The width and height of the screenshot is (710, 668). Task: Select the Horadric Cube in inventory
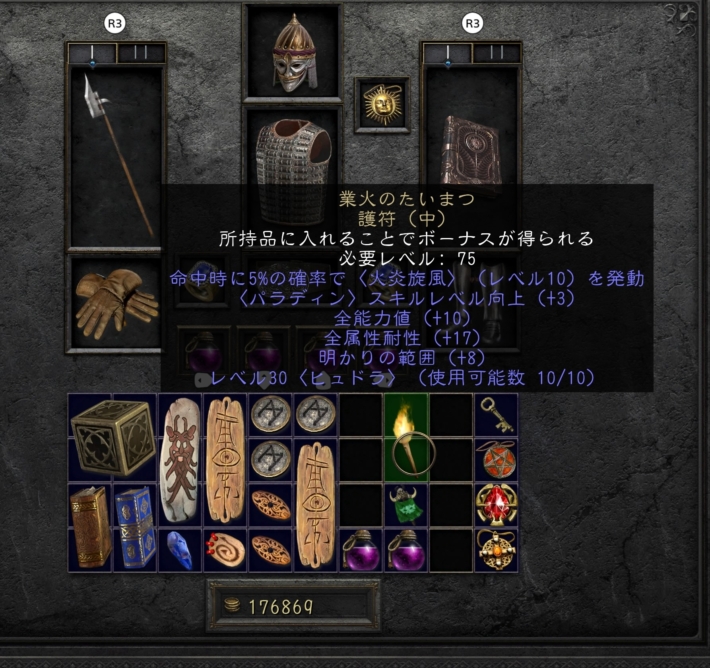tap(111, 437)
